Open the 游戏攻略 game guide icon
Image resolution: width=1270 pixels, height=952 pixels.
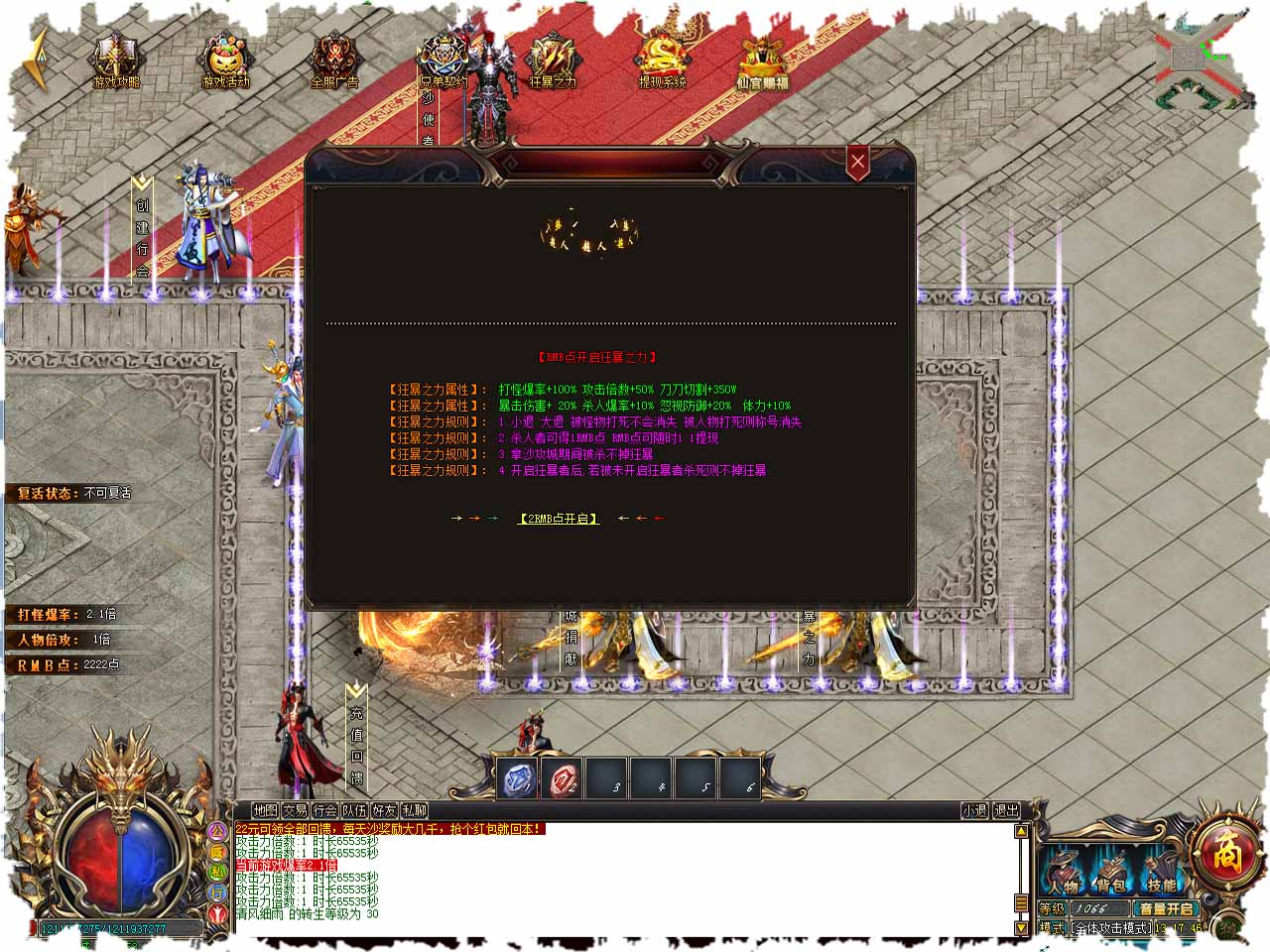click(x=116, y=63)
